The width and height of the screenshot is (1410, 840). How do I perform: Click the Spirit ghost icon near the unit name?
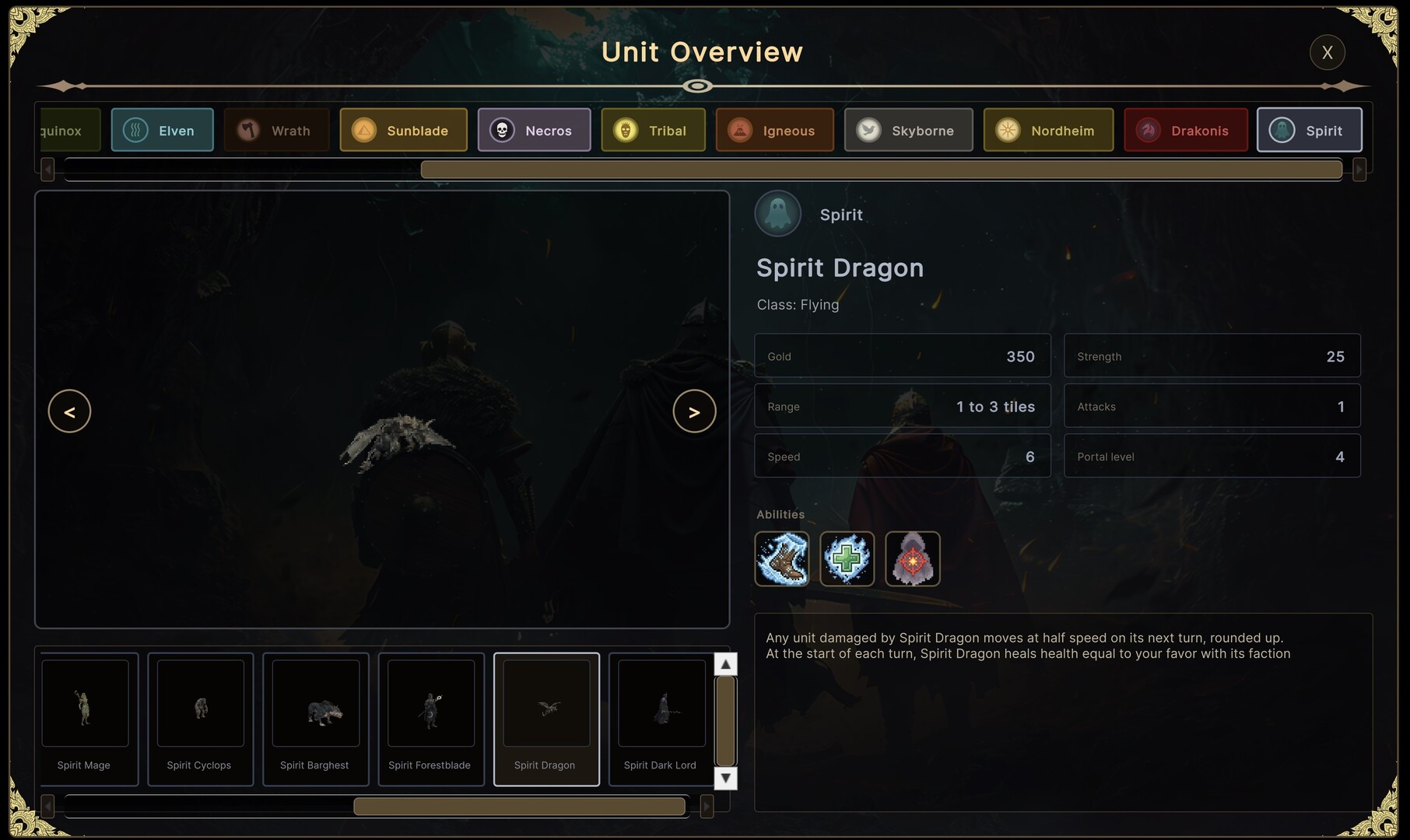pyautogui.click(x=777, y=213)
